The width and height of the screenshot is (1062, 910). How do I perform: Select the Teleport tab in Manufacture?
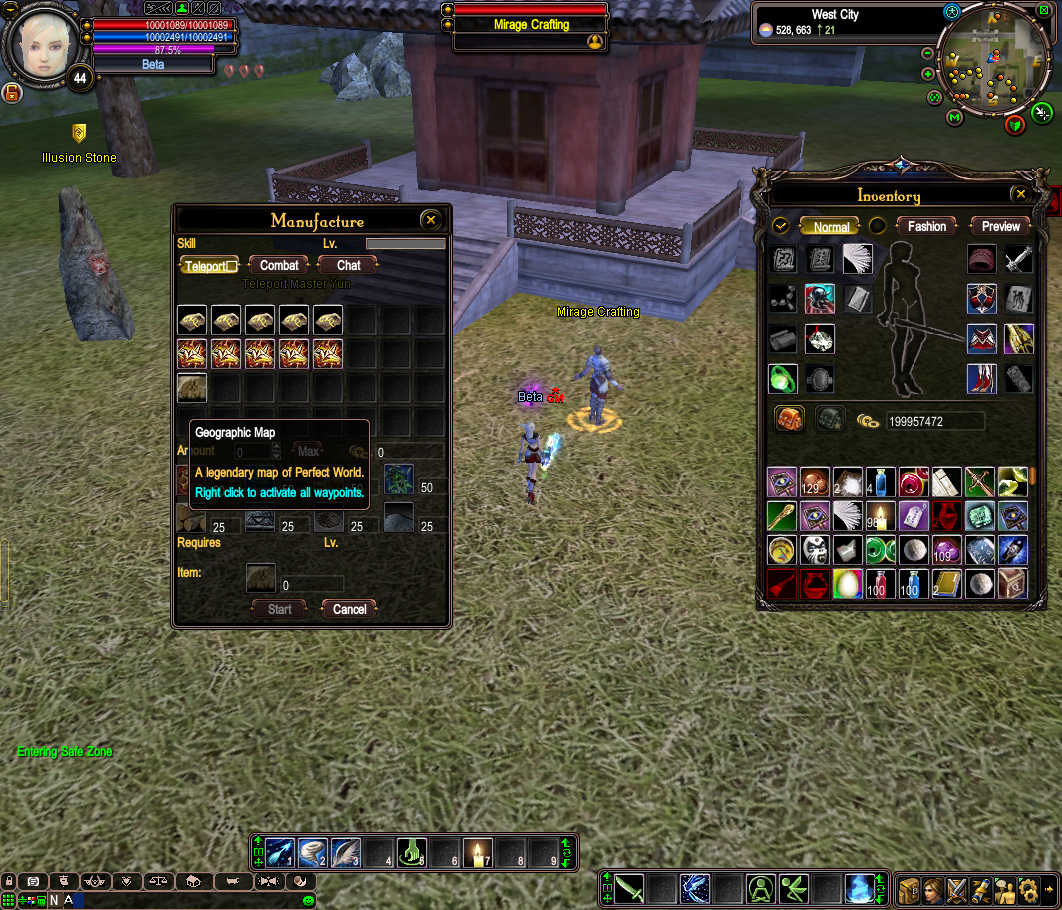210,266
